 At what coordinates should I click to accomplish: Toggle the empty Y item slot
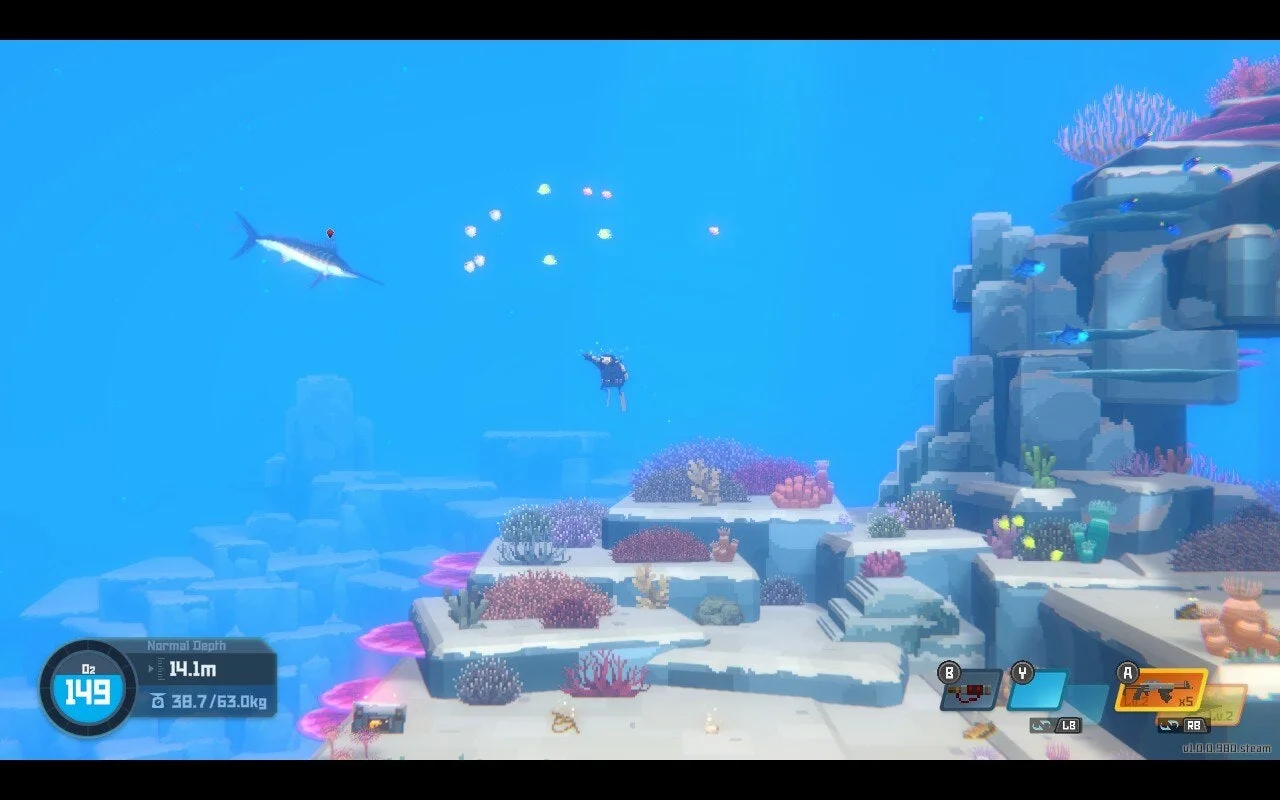coord(1037,691)
